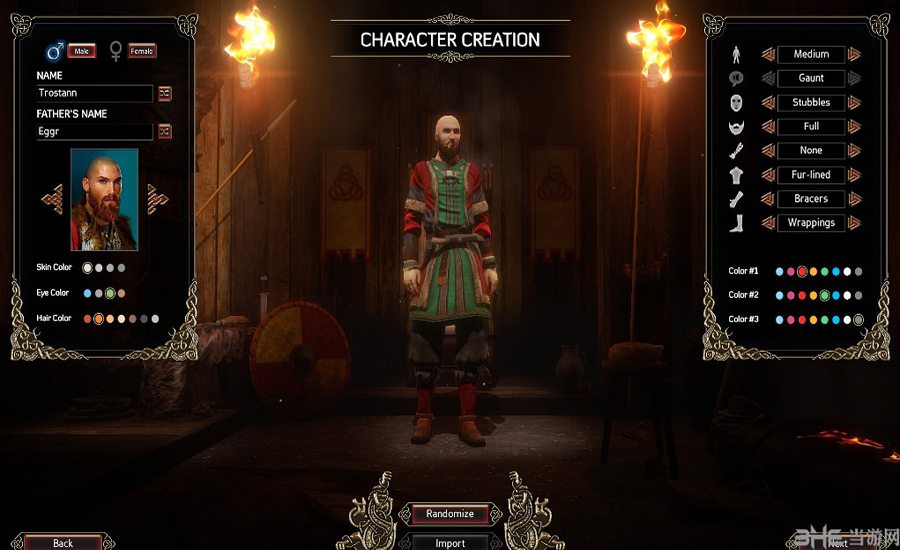Cycle the Full beard option forward
Viewport: 900px width, 550px height.
tap(855, 126)
